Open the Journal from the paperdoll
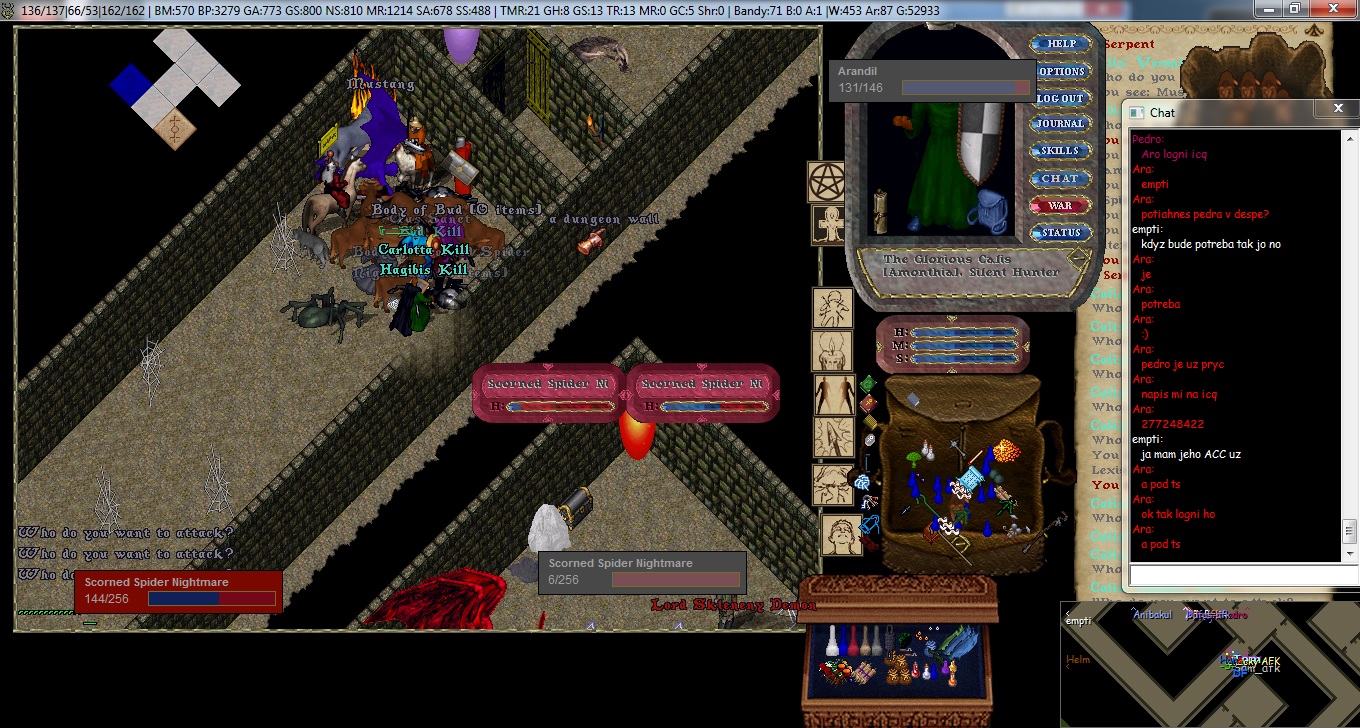The height and width of the screenshot is (728, 1360). [x=1060, y=124]
